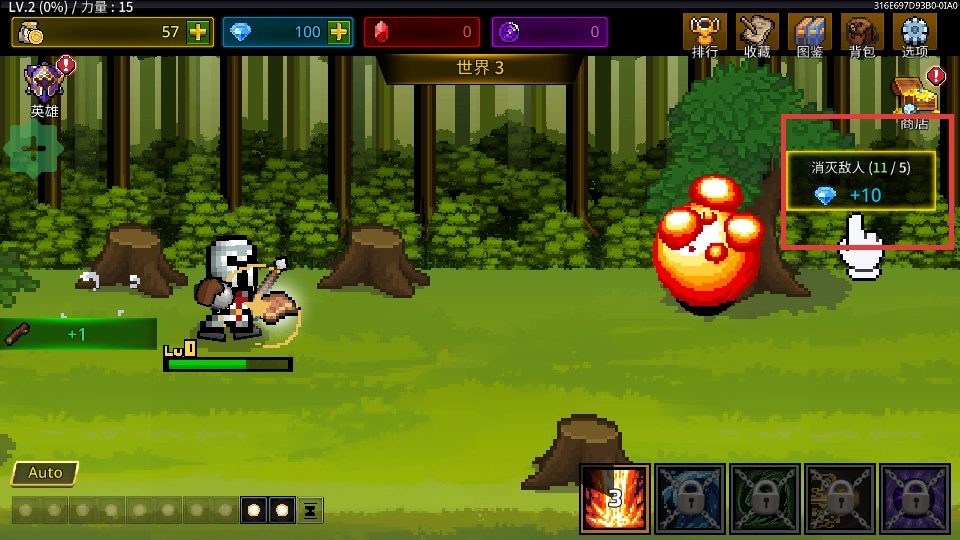Activate the fire skill icon

tap(615, 498)
